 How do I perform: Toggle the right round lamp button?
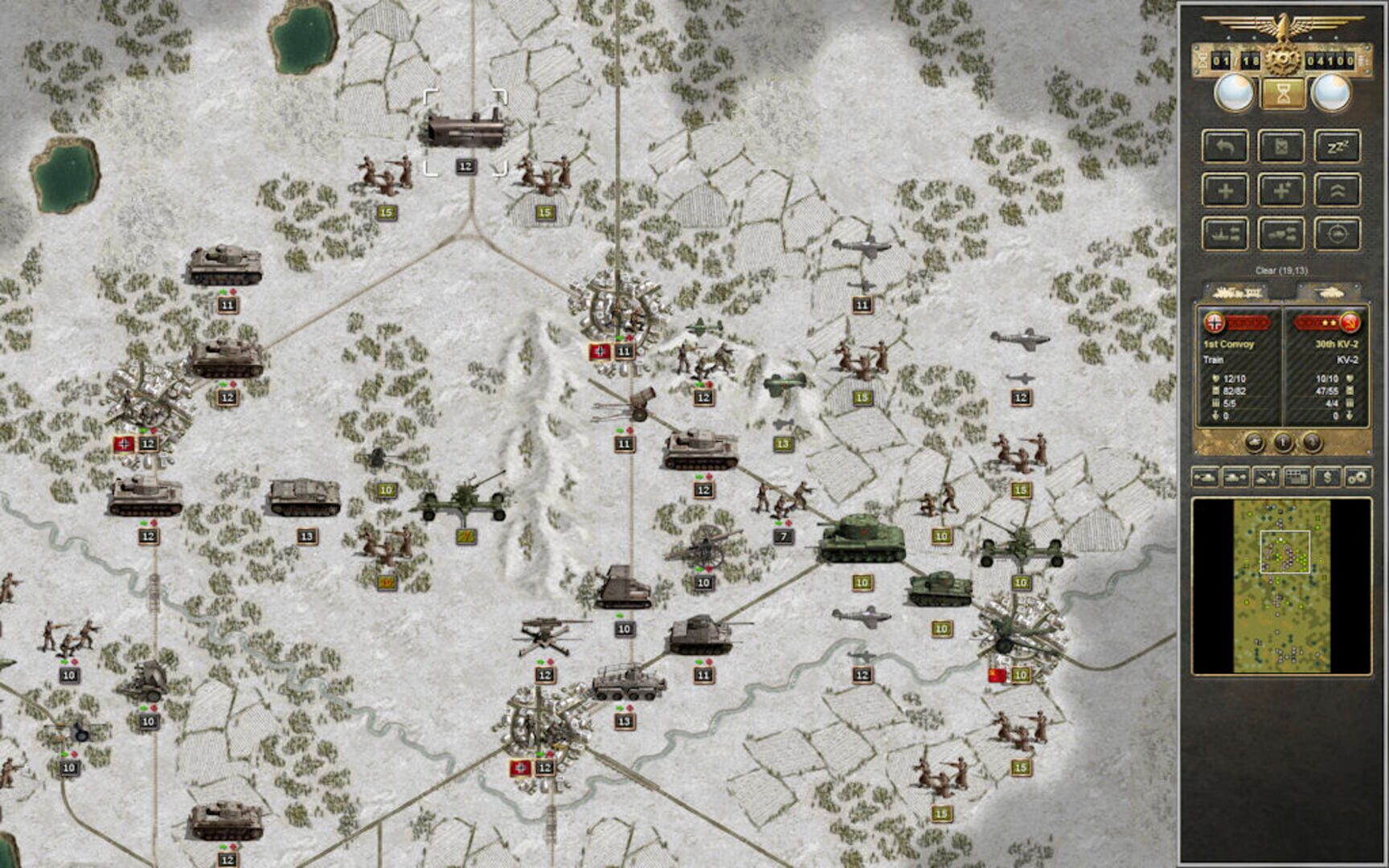1332,92
